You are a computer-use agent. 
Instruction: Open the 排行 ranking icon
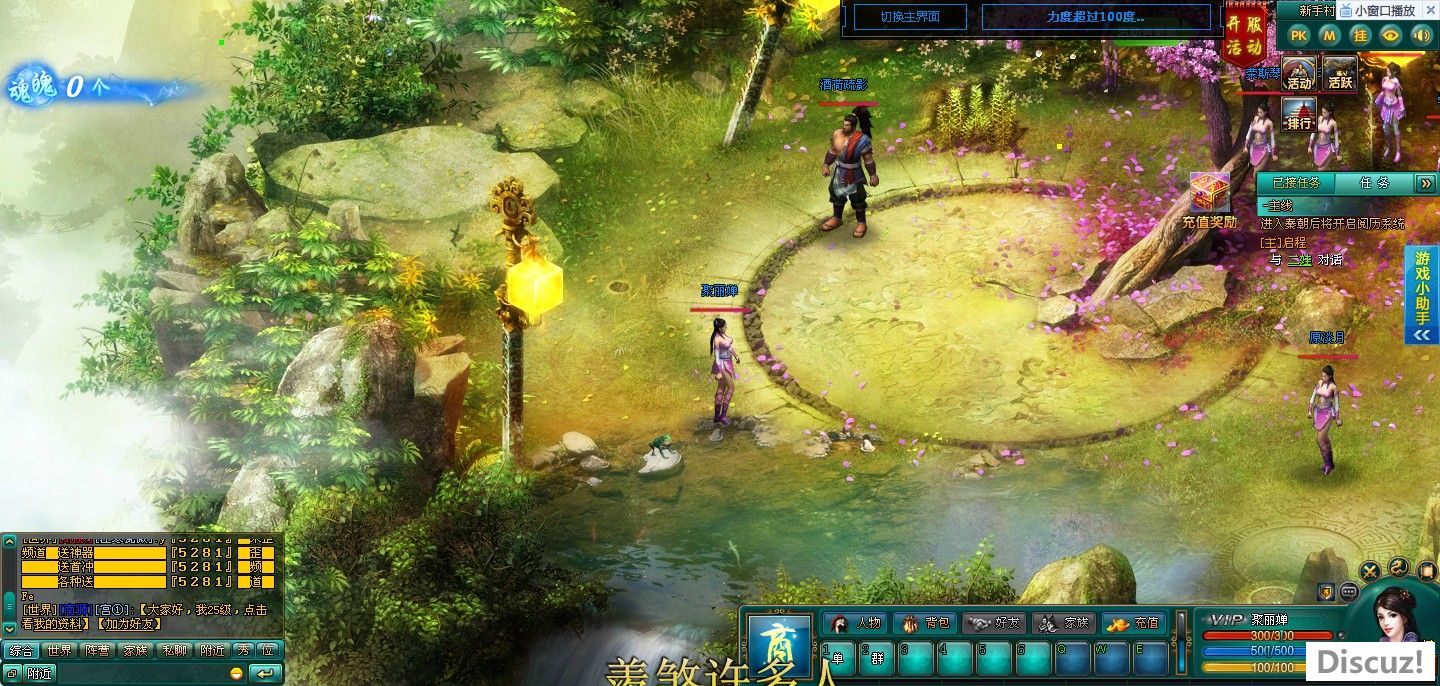coord(1299,115)
